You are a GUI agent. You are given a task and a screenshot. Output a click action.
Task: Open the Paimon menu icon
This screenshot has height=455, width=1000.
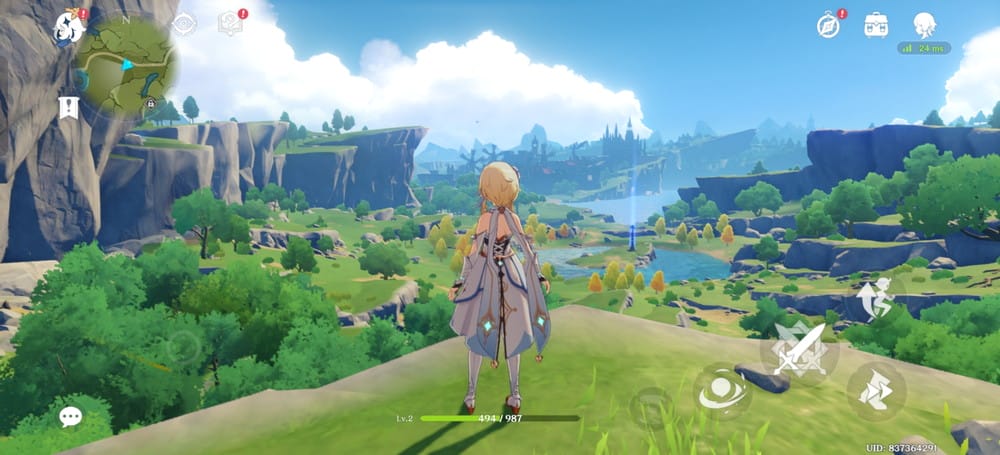coord(69,27)
